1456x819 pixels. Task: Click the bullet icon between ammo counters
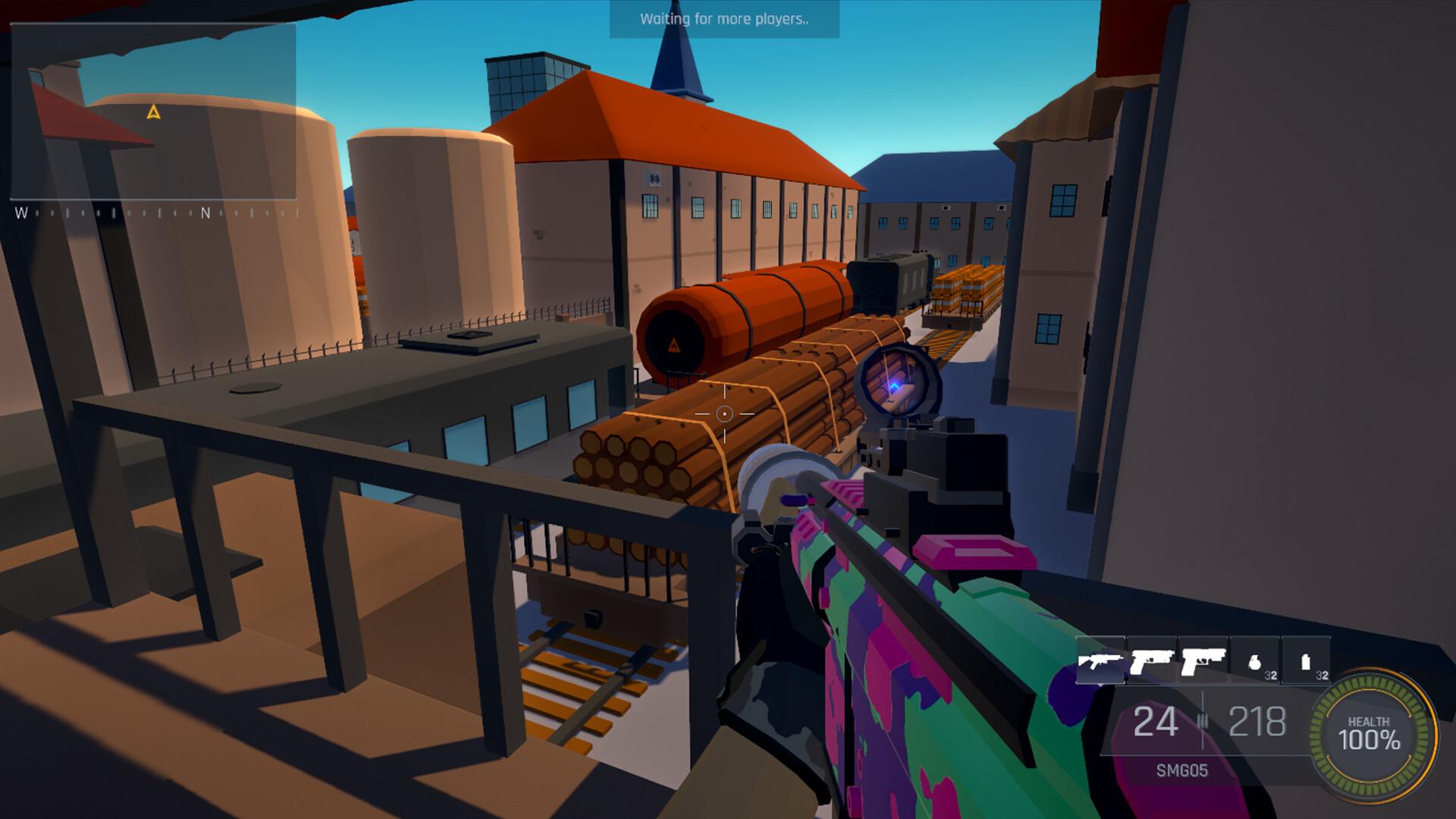(x=1203, y=719)
